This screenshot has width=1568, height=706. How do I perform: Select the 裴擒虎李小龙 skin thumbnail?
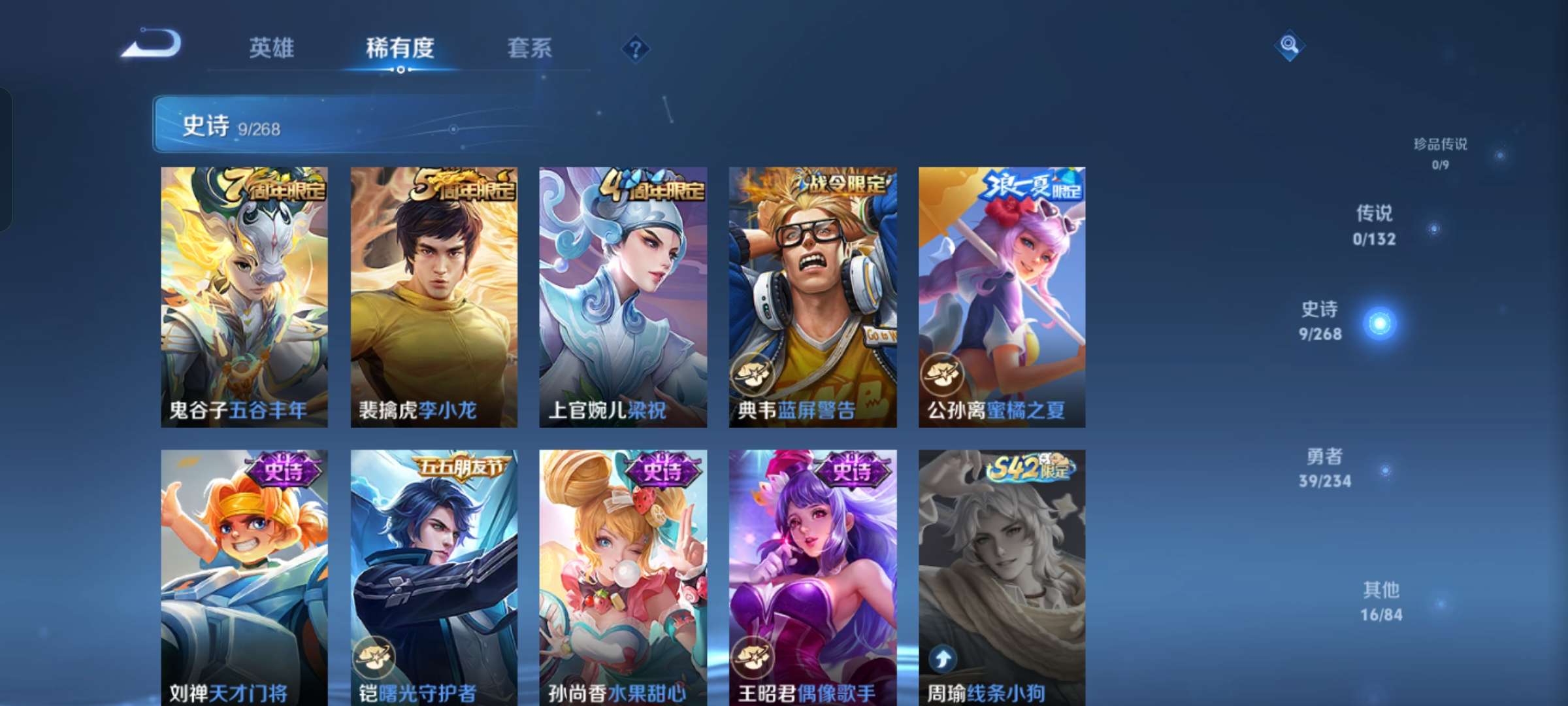(x=433, y=294)
